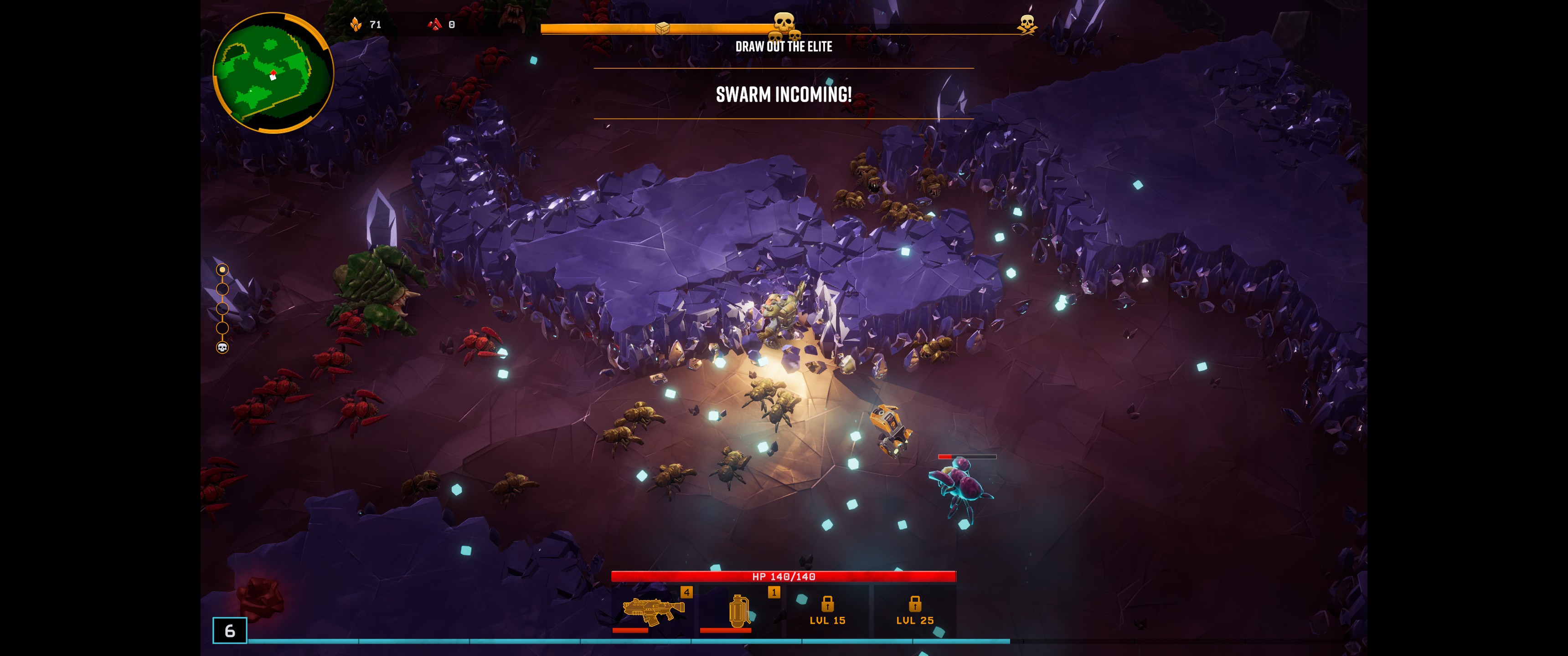
Task: Click the player level 6 badge
Action: (229, 630)
